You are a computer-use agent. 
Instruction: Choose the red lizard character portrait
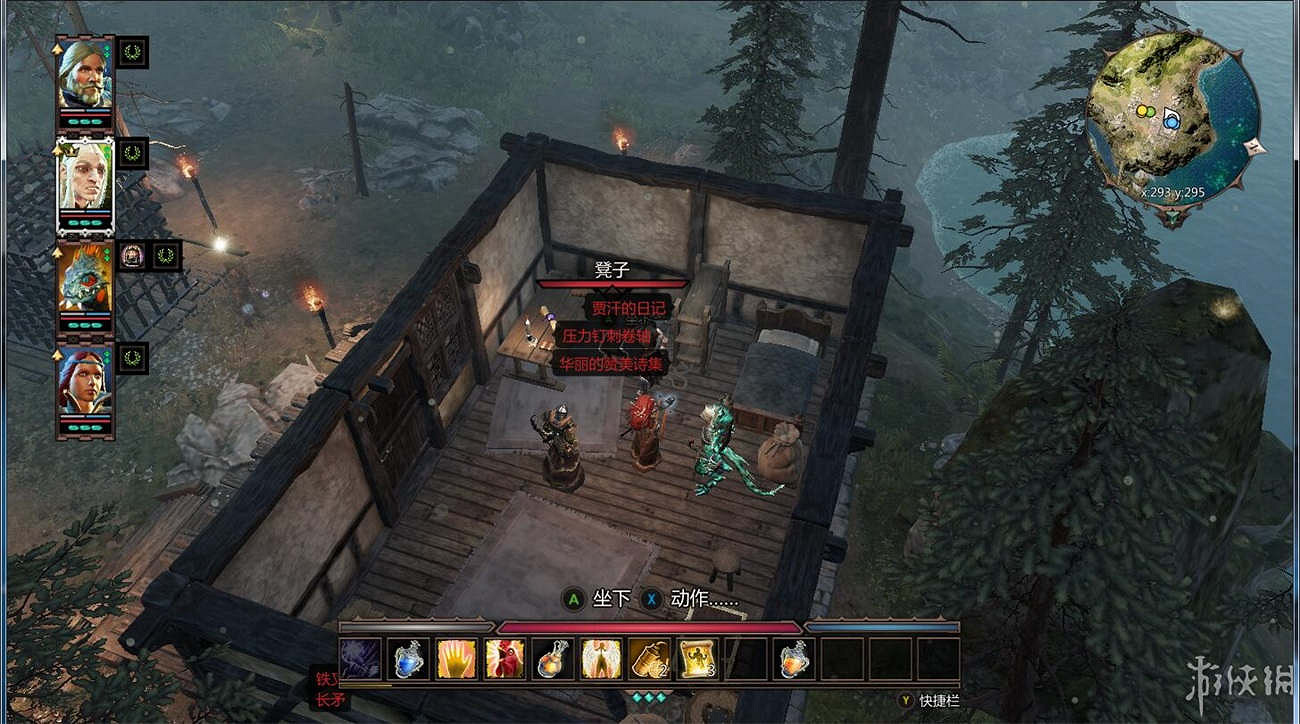85,278
